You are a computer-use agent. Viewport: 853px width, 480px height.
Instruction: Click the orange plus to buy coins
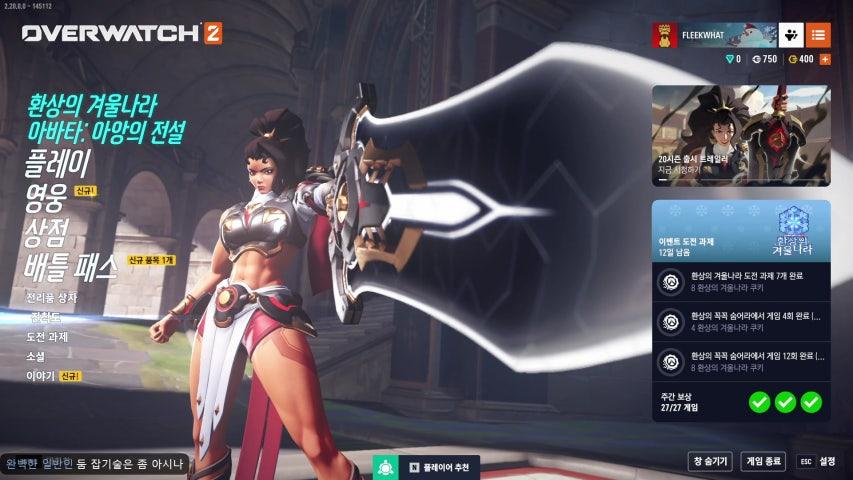point(825,59)
